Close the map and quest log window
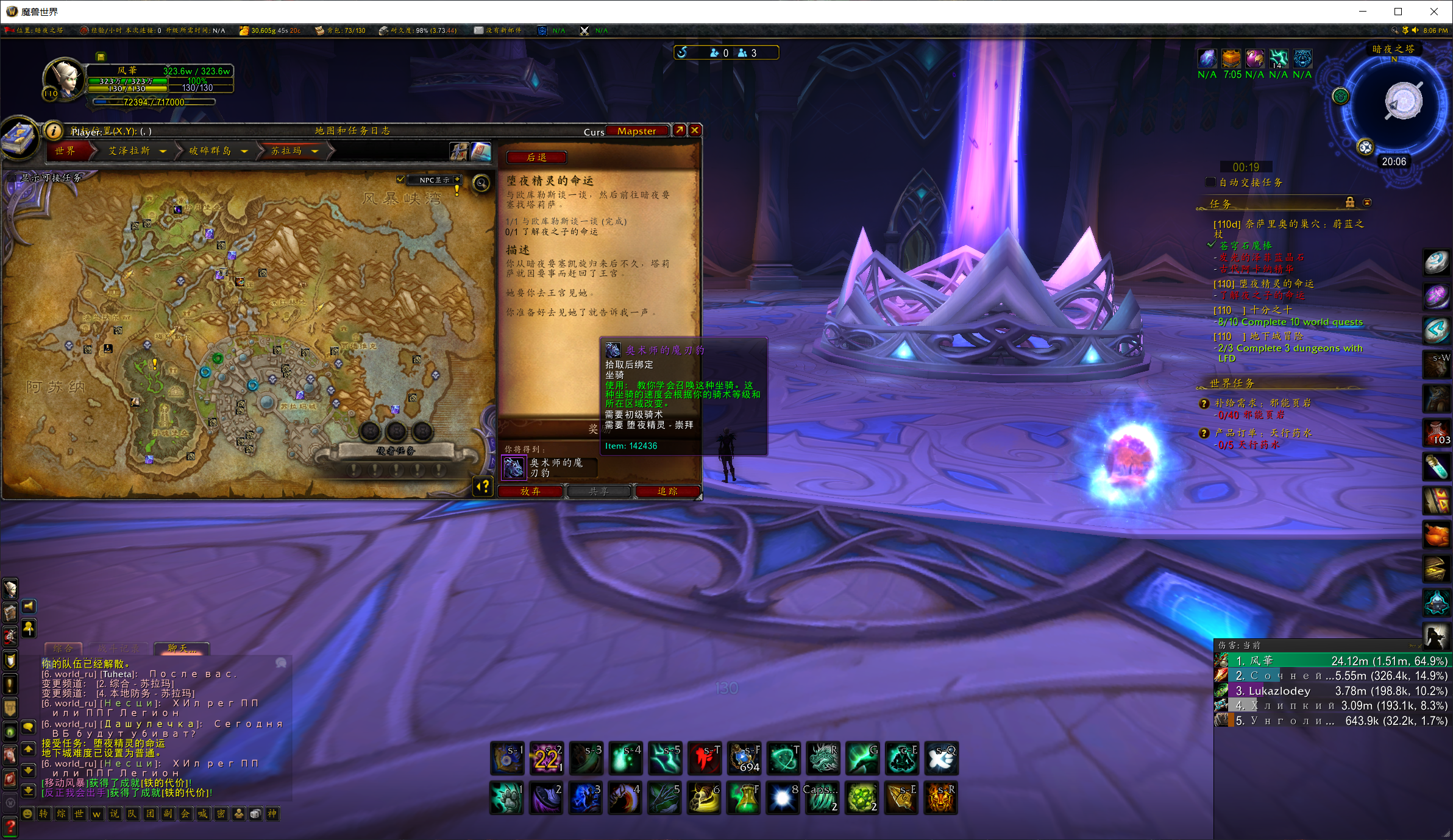This screenshot has height=840, width=1453. tap(694, 130)
